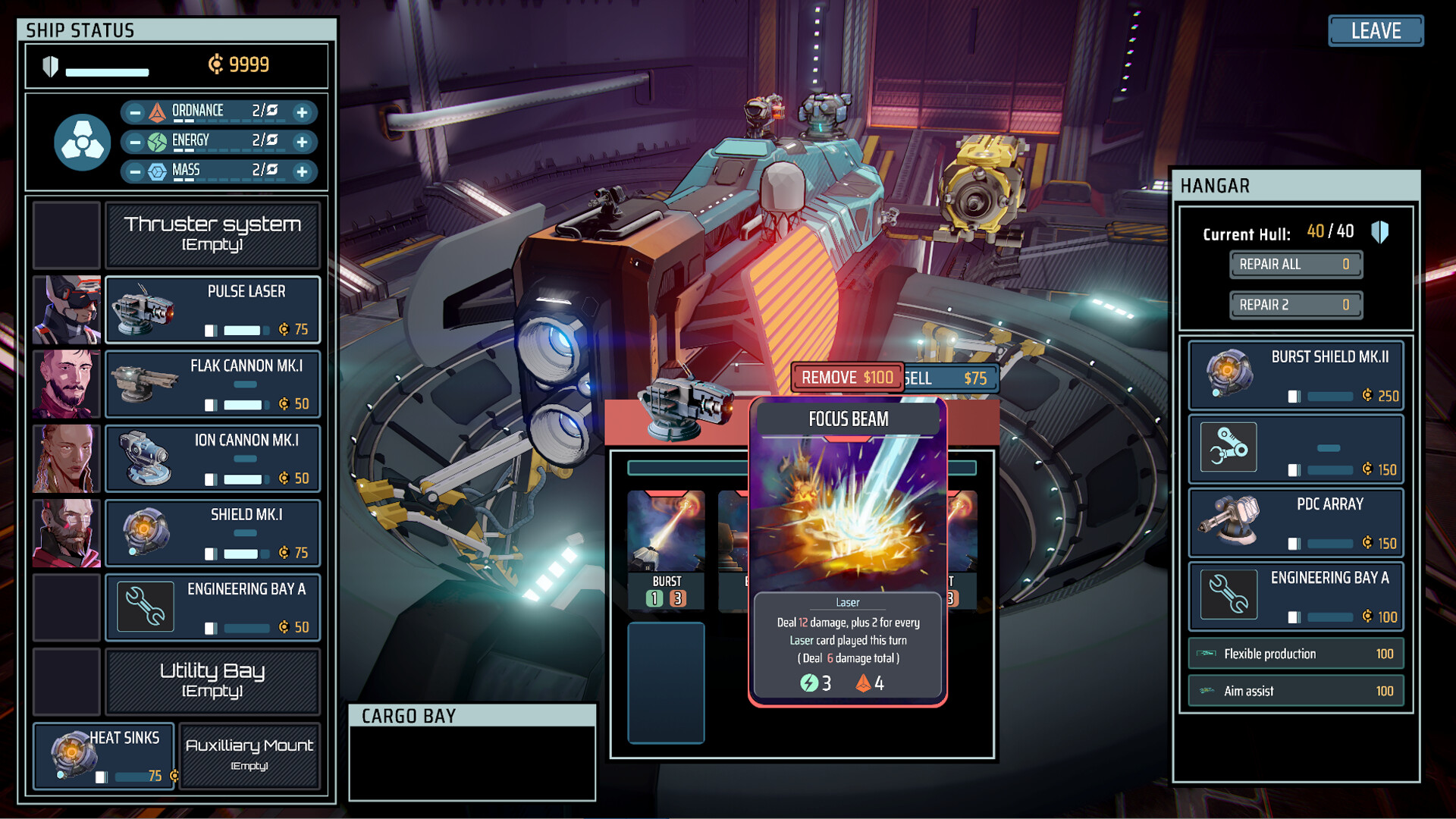Screen dimensions: 1456x819
Task: Select the Pulse Laser weapon icon
Action: (143, 313)
